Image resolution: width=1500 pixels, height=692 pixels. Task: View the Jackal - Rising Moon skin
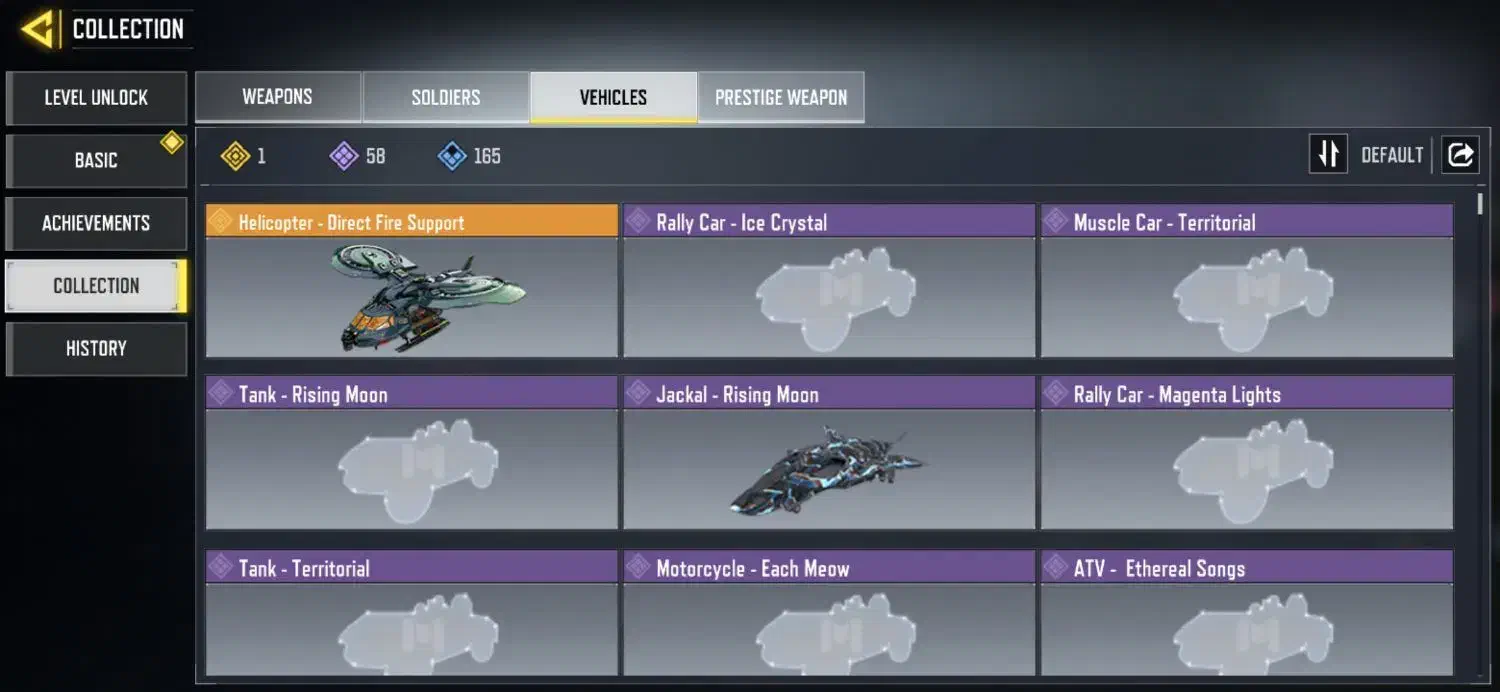(x=829, y=453)
